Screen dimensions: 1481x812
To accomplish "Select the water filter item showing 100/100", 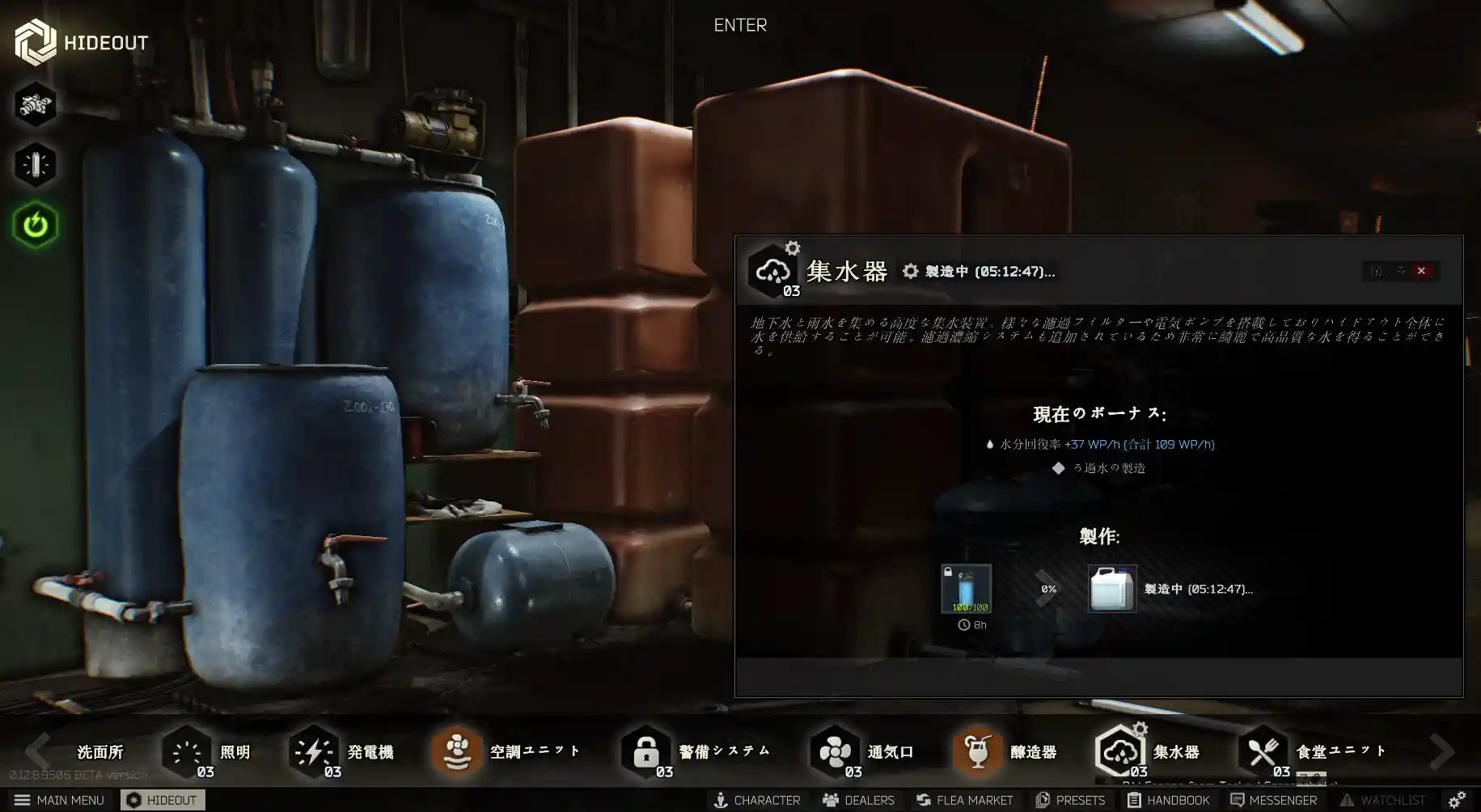I will [x=966, y=589].
